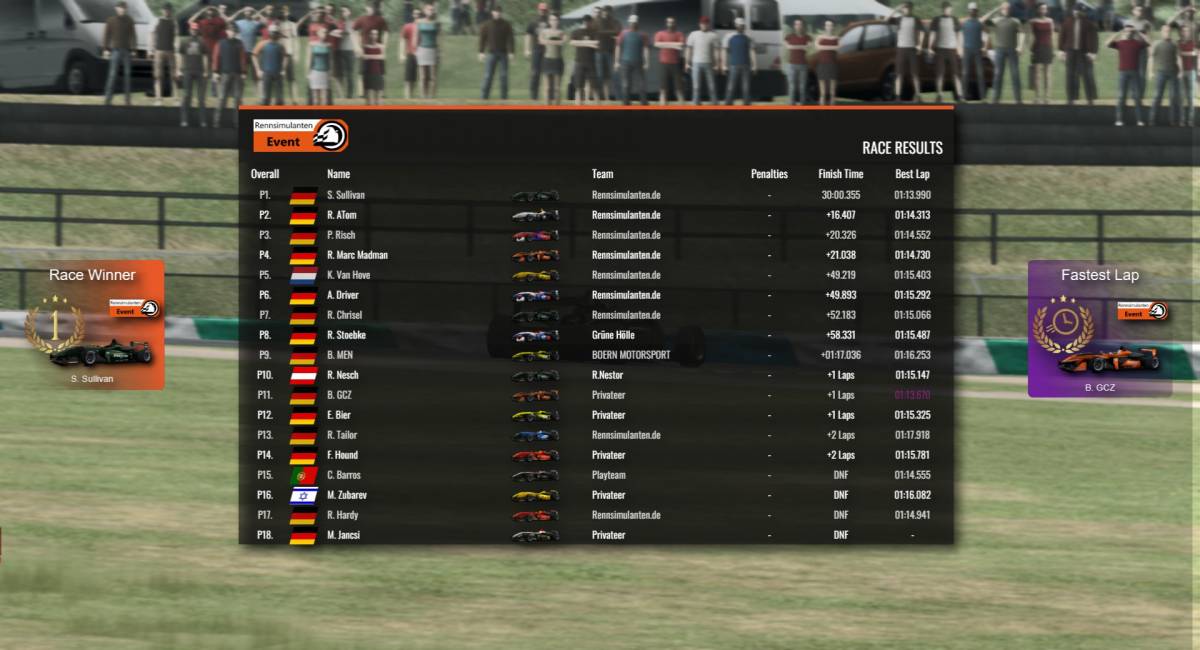Image resolution: width=1200 pixels, height=650 pixels.
Task: Select C. Barros of Playteam row
Action: click(595, 475)
